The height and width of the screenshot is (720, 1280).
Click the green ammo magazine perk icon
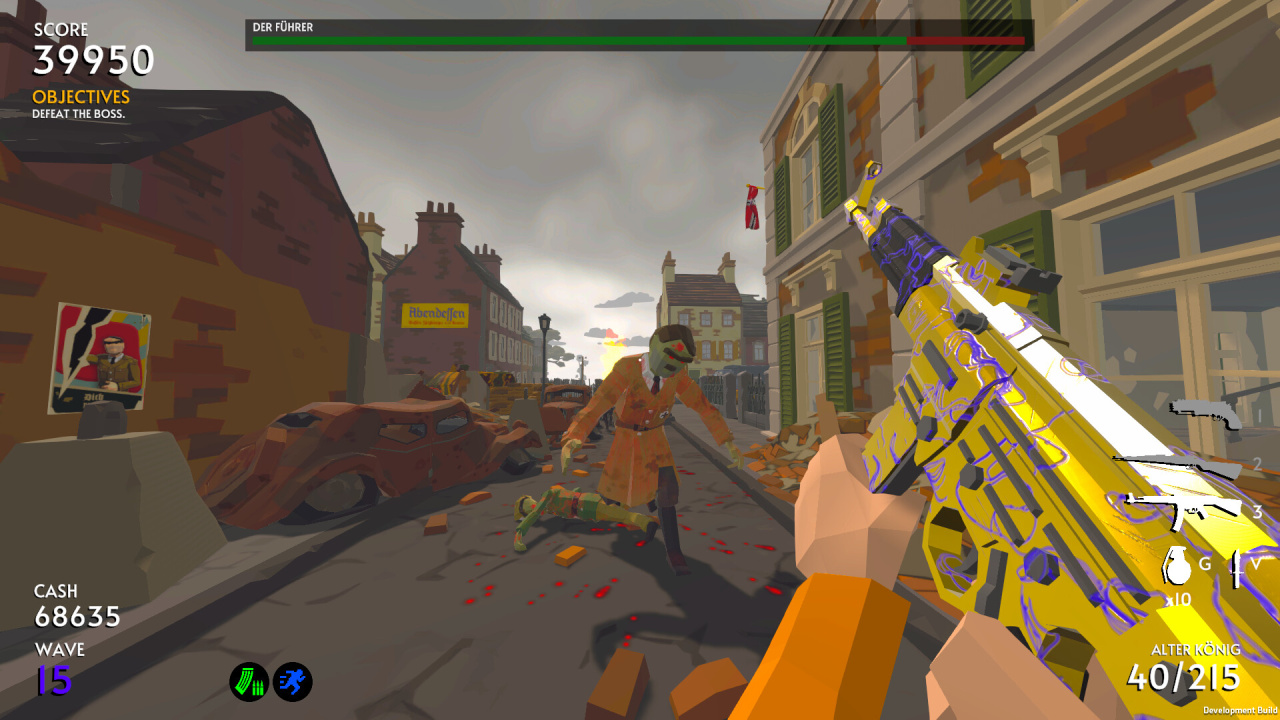click(x=249, y=682)
